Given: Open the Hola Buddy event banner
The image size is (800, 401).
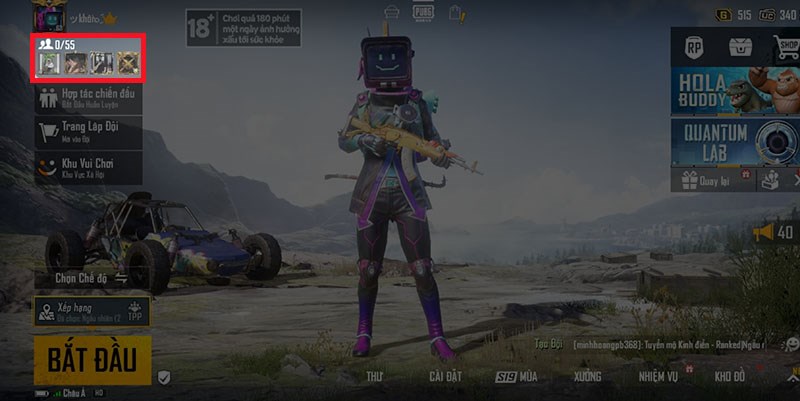Looking at the screenshot, I should [x=735, y=92].
